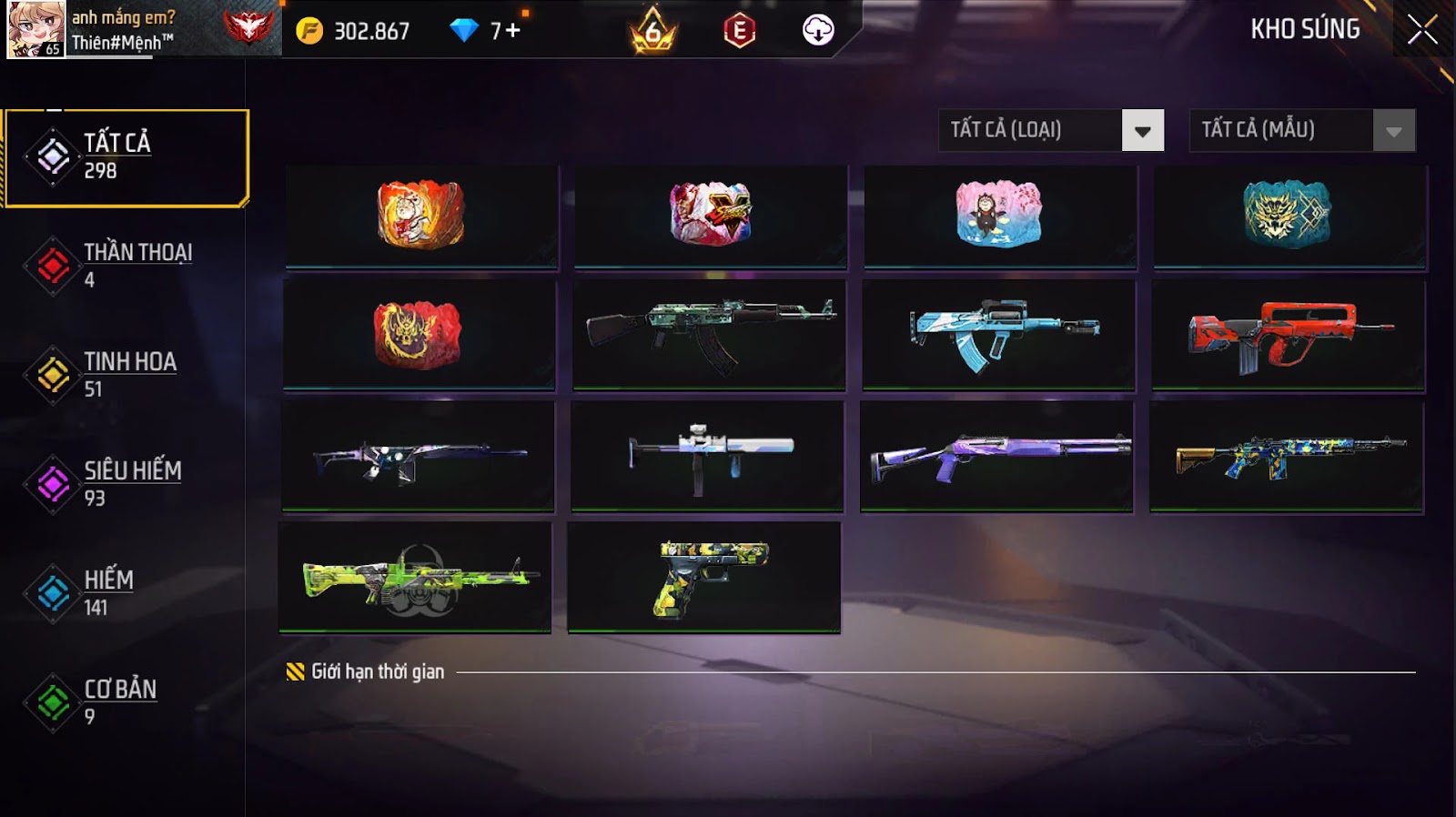Select the green biohazard machine gun skin
Image resolution: width=1456 pixels, height=817 pixels.
[x=415, y=577]
